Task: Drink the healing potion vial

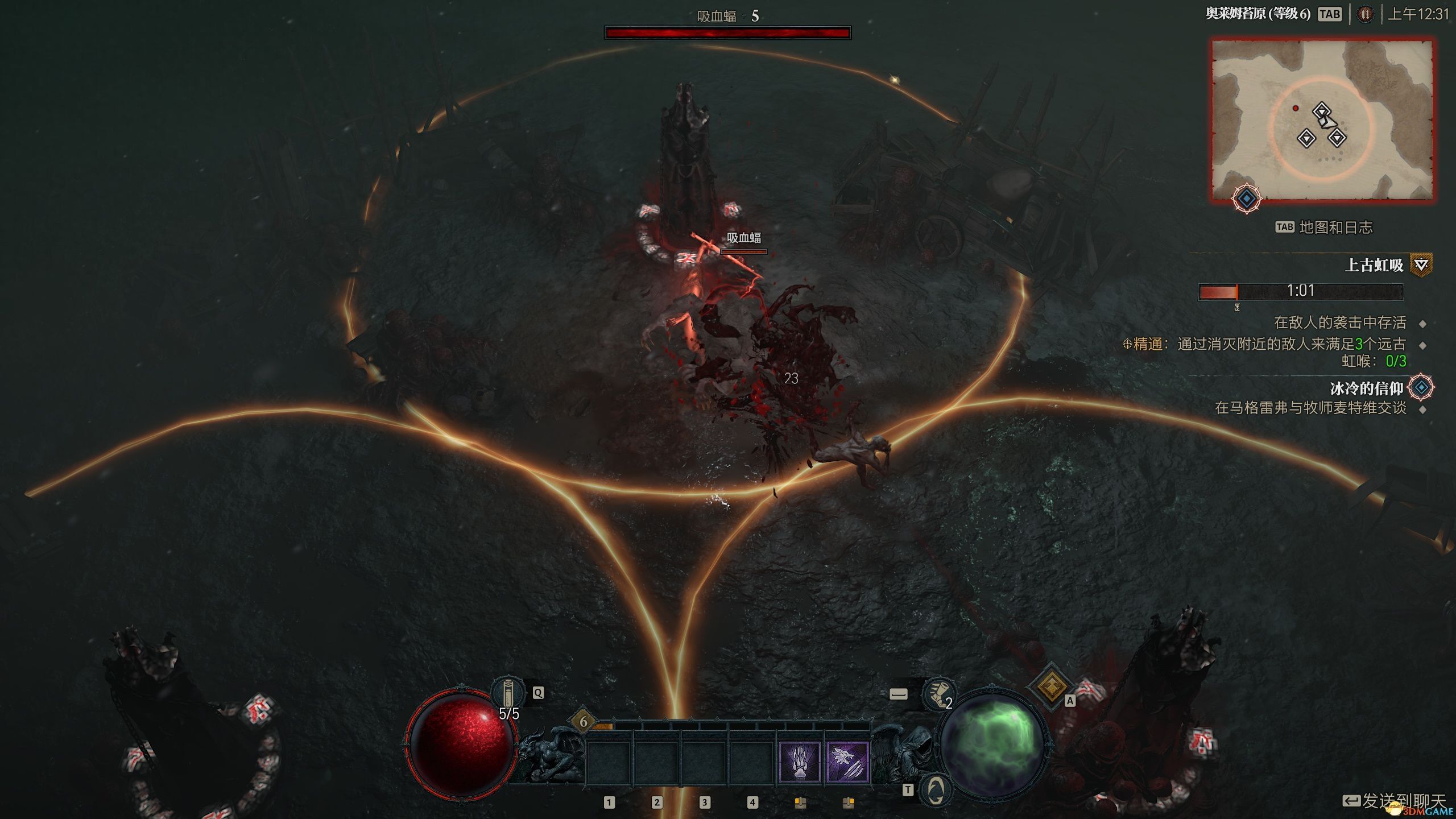Action: coord(507,693)
